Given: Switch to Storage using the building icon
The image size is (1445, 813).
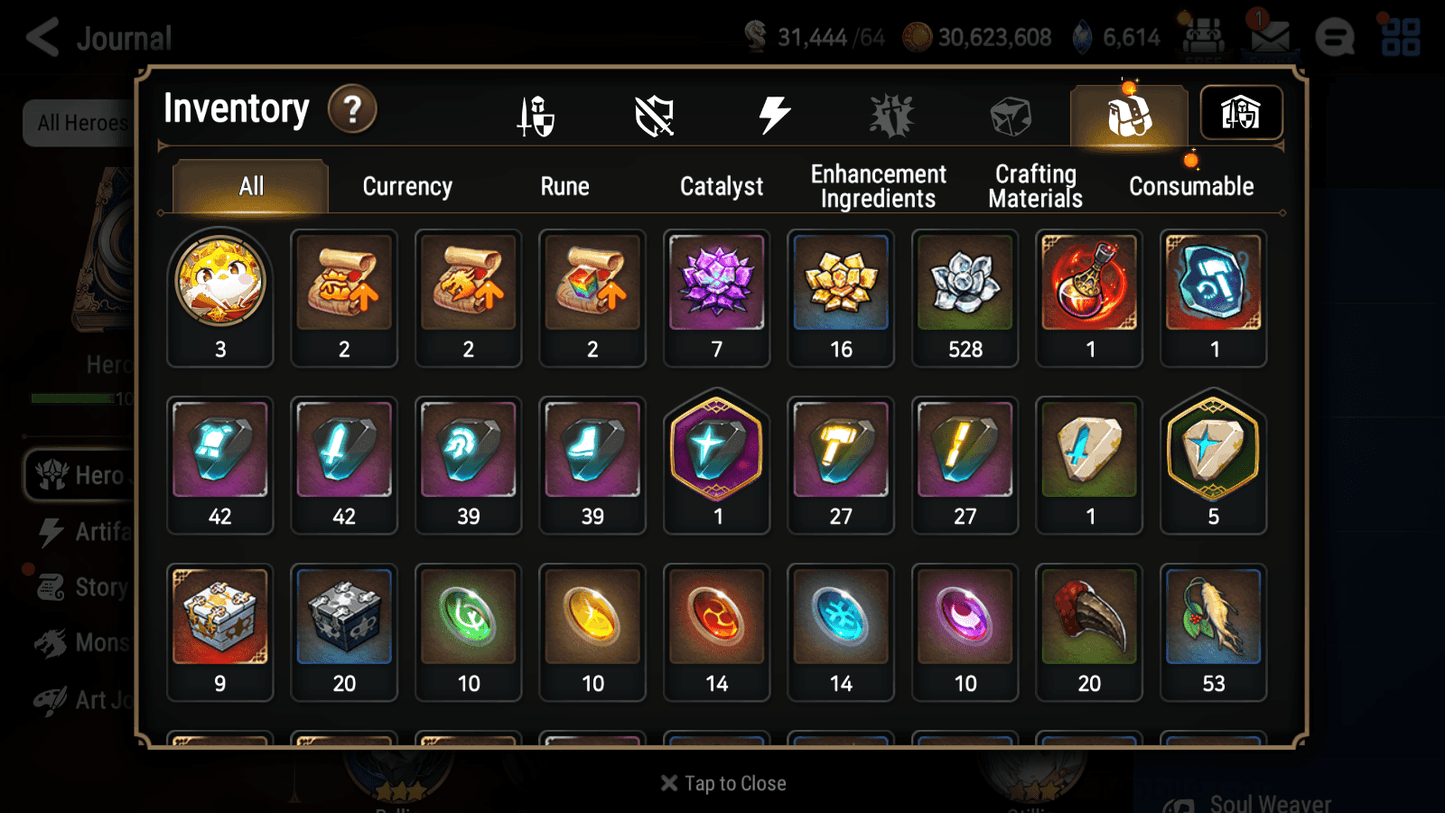Looking at the screenshot, I should click(x=1241, y=113).
